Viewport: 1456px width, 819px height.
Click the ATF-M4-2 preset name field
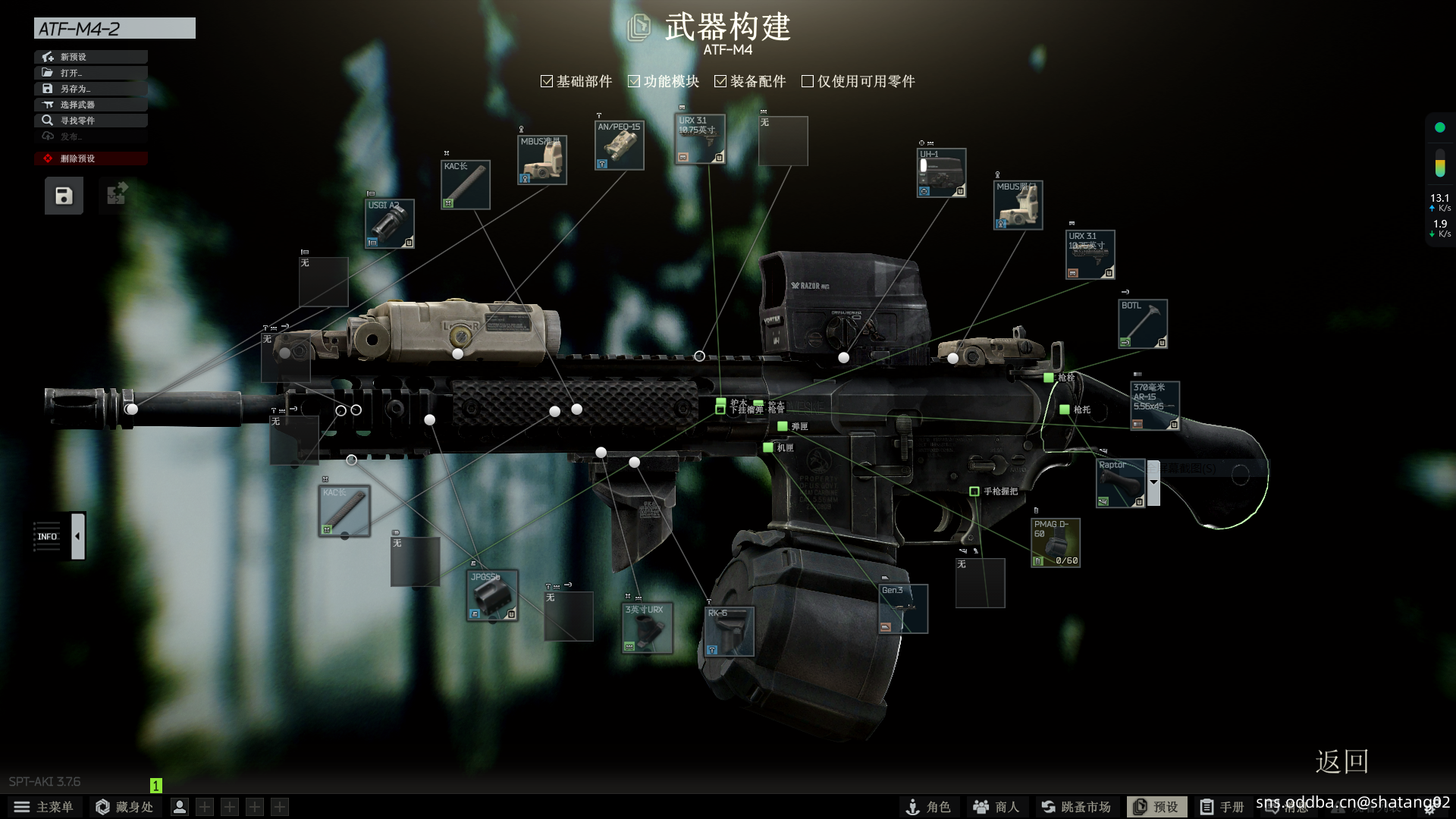[x=114, y=28]
